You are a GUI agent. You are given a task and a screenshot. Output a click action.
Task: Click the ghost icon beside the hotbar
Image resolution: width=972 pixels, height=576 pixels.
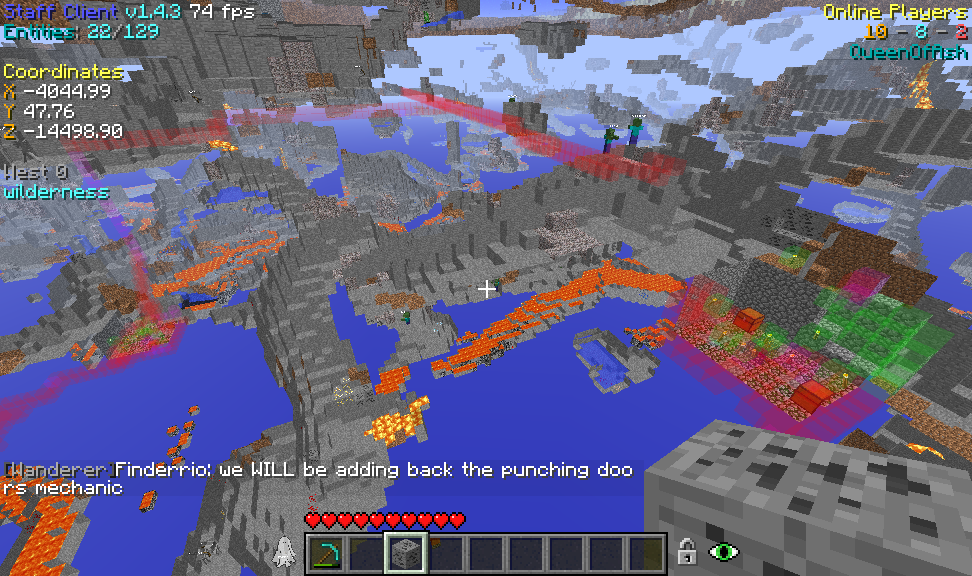[284, 551]
